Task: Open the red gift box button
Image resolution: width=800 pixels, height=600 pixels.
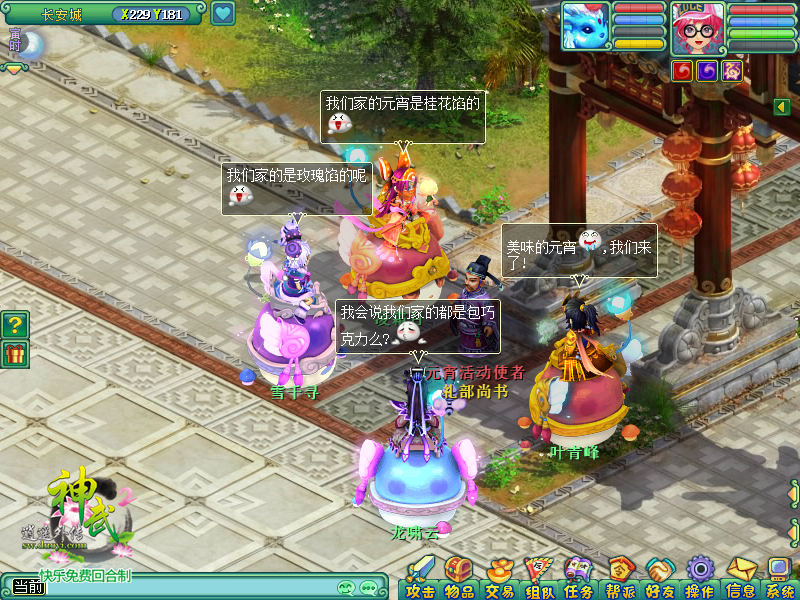Action: click(15, 354)
